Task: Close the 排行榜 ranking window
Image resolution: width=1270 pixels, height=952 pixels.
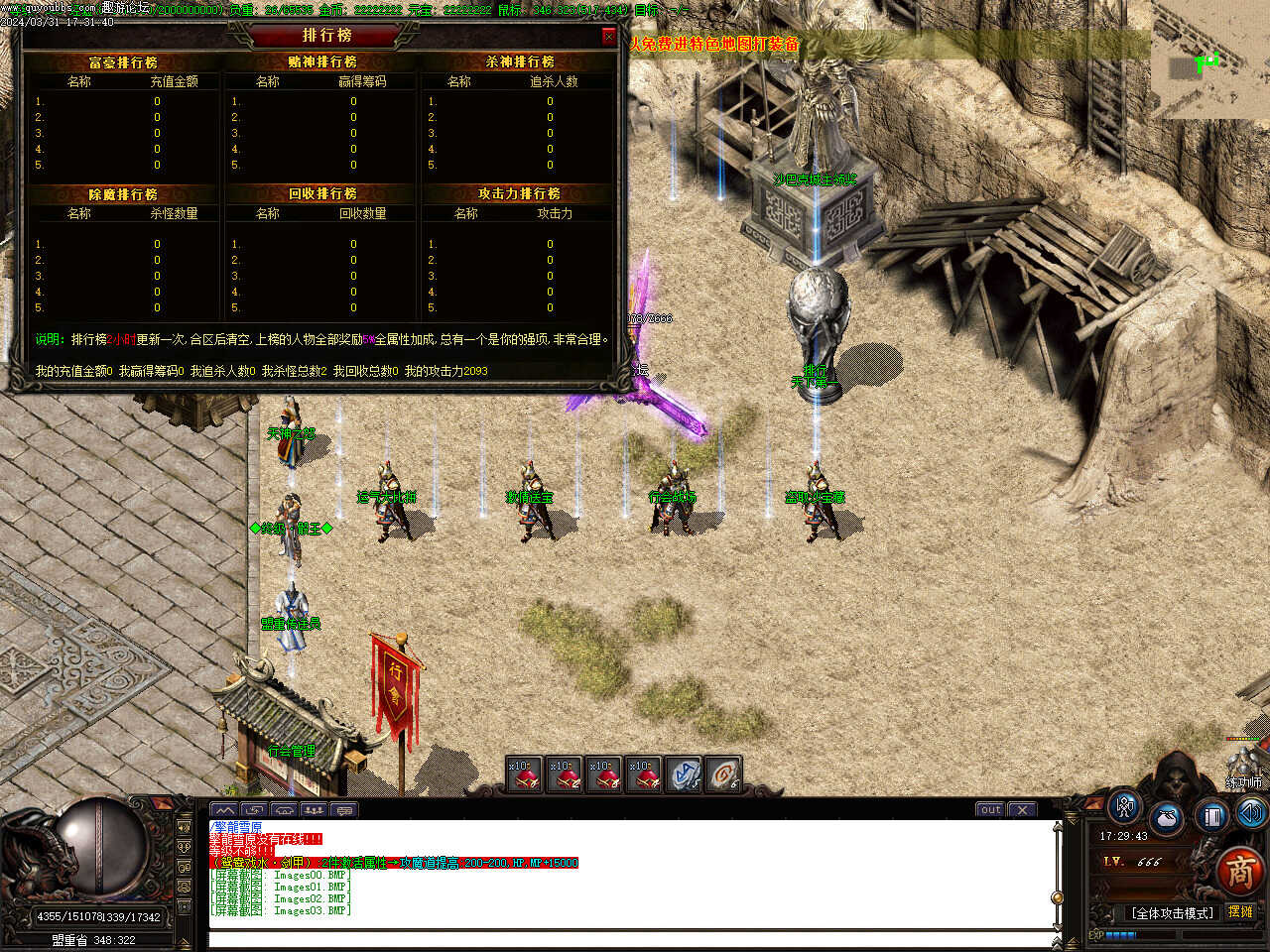Action: point(608,37)
